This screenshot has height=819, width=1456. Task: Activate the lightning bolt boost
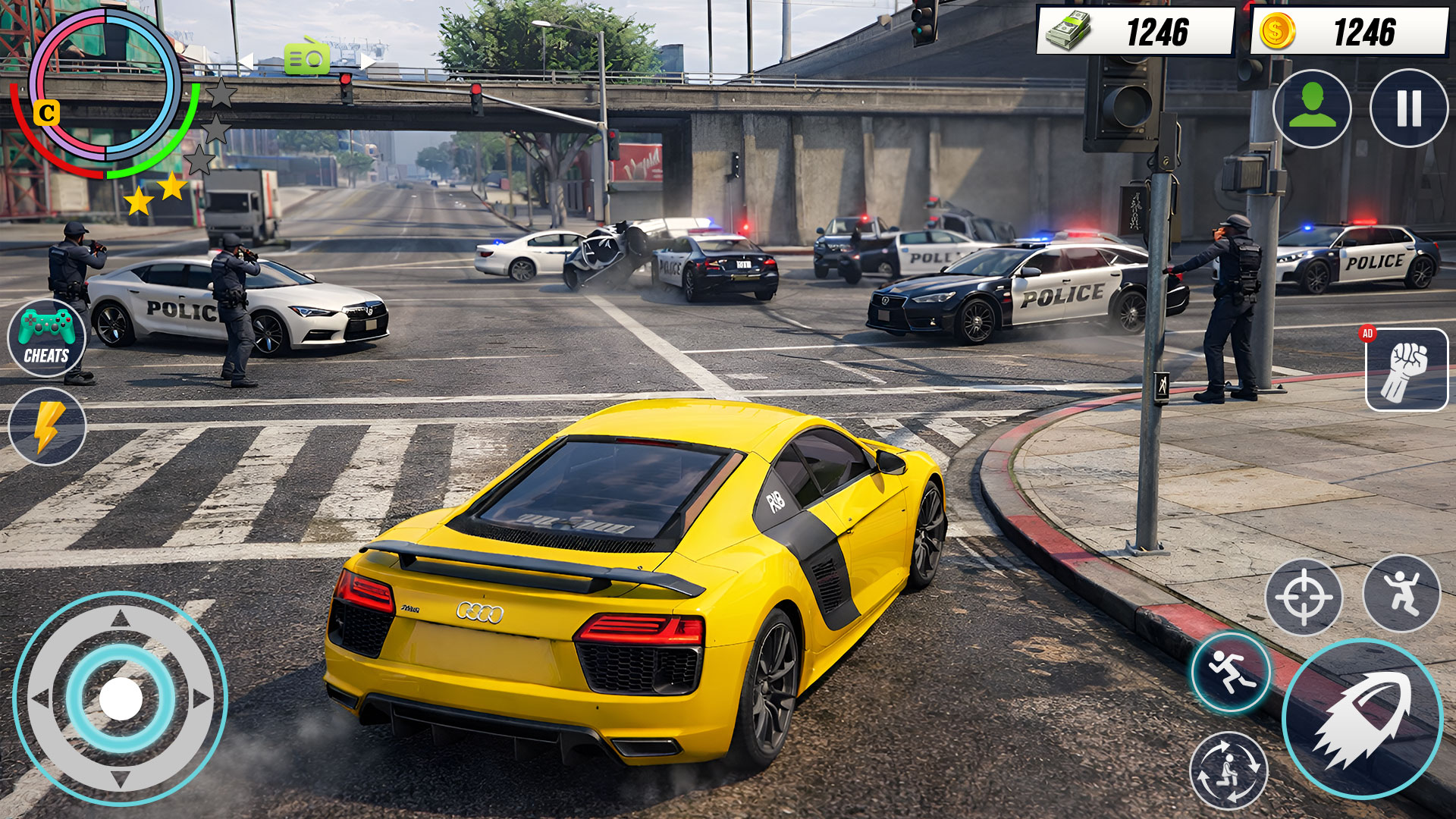(47, 426)
